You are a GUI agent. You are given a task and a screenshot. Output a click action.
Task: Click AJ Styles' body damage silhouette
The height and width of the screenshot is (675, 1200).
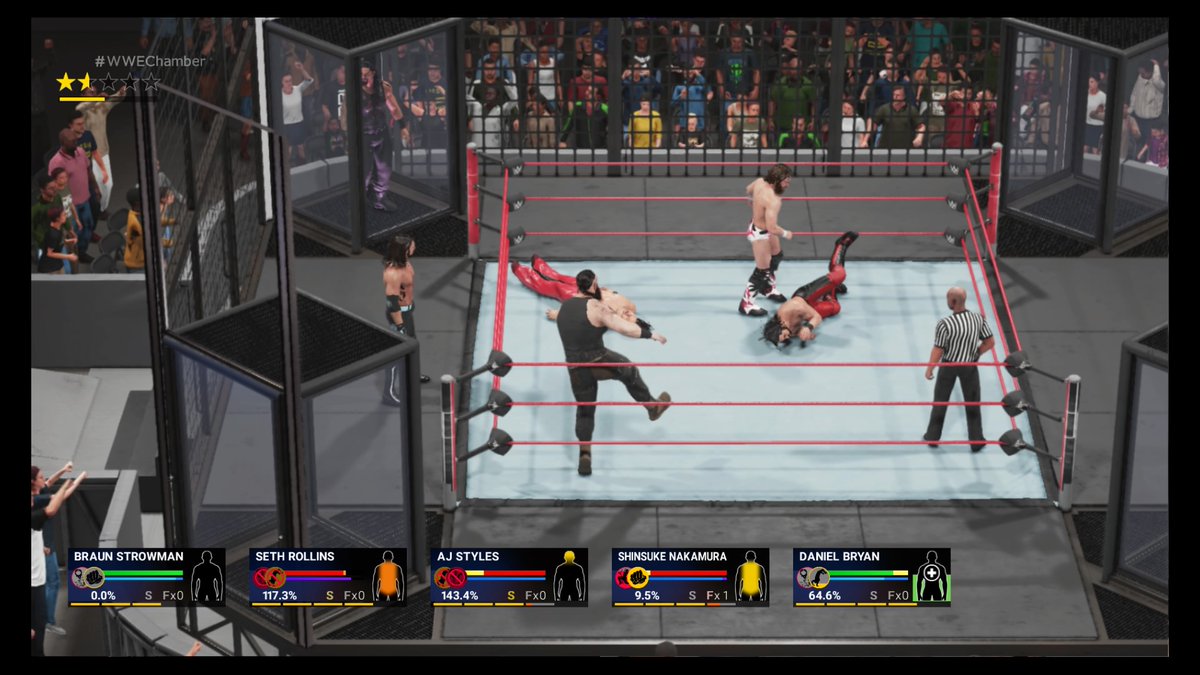click(x=570, y=577)
